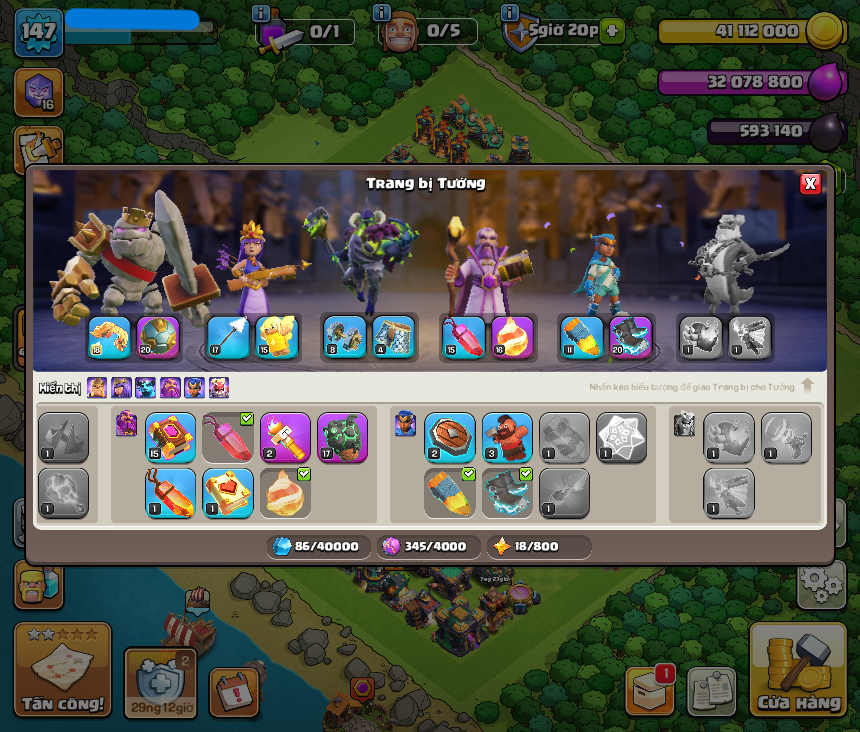Select the green Lavaloon Puppet equipment
The width and height of the screenshot is (860, 732).
pos(342,438)
